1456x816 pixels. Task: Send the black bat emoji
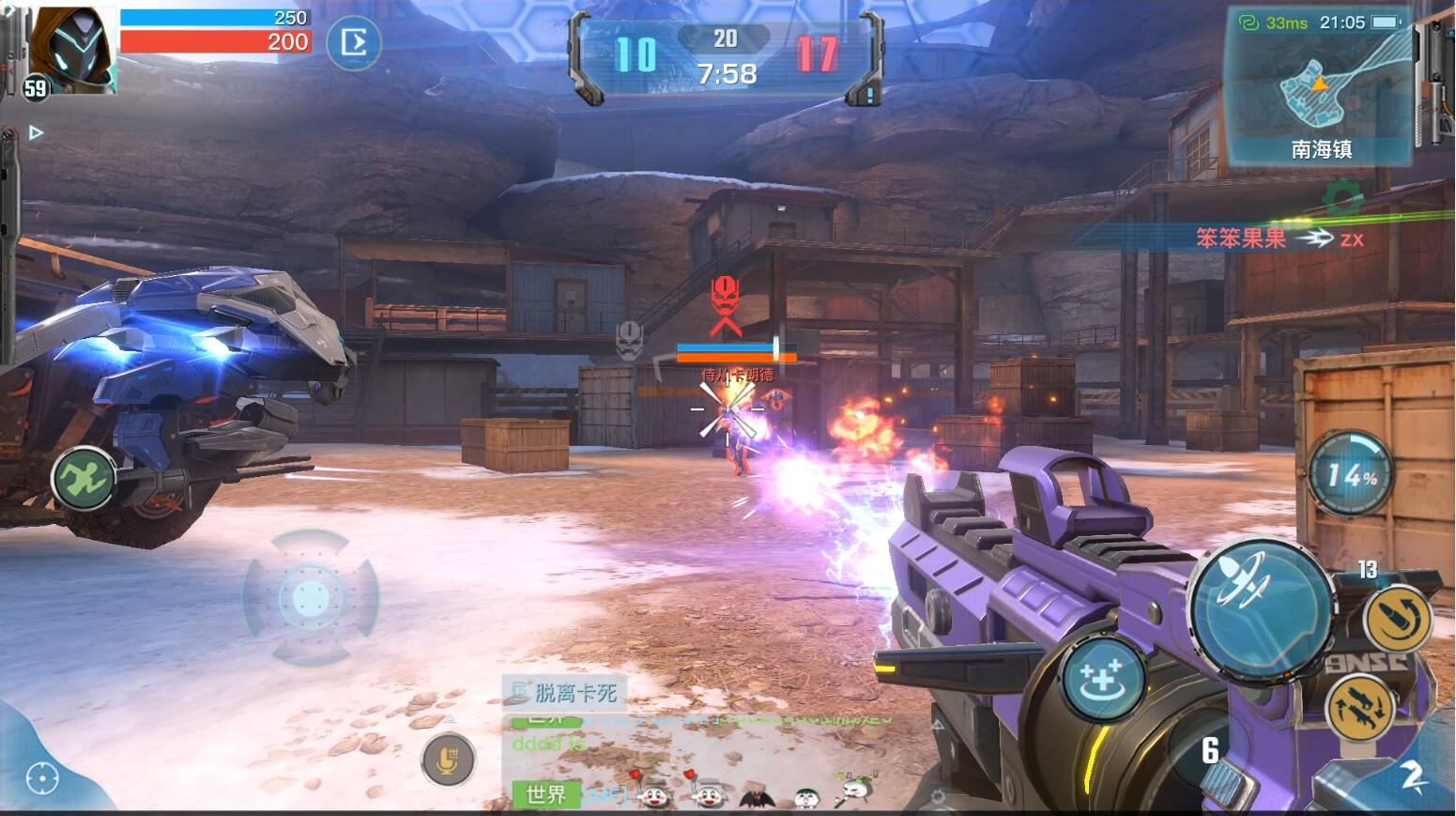pos(757,797)
